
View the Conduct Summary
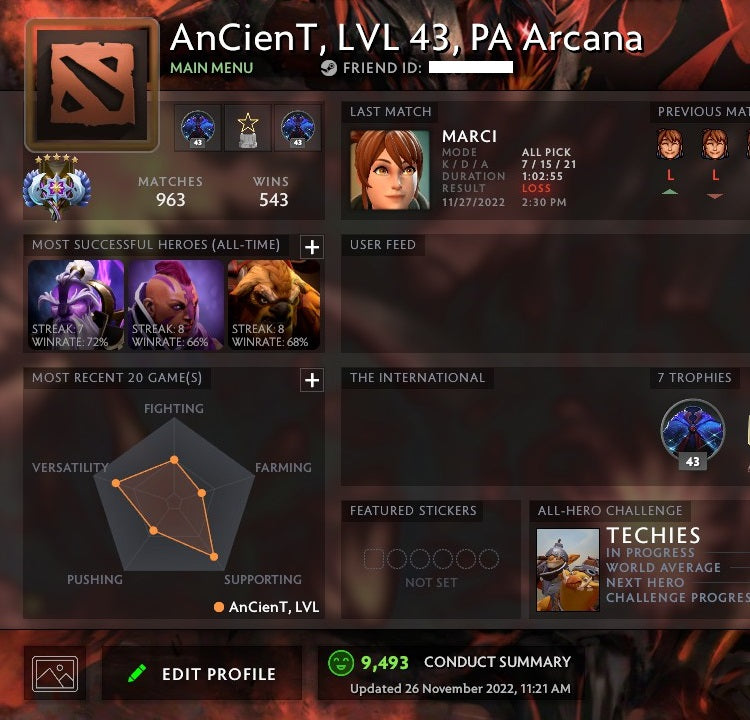(x=497, y=662)
